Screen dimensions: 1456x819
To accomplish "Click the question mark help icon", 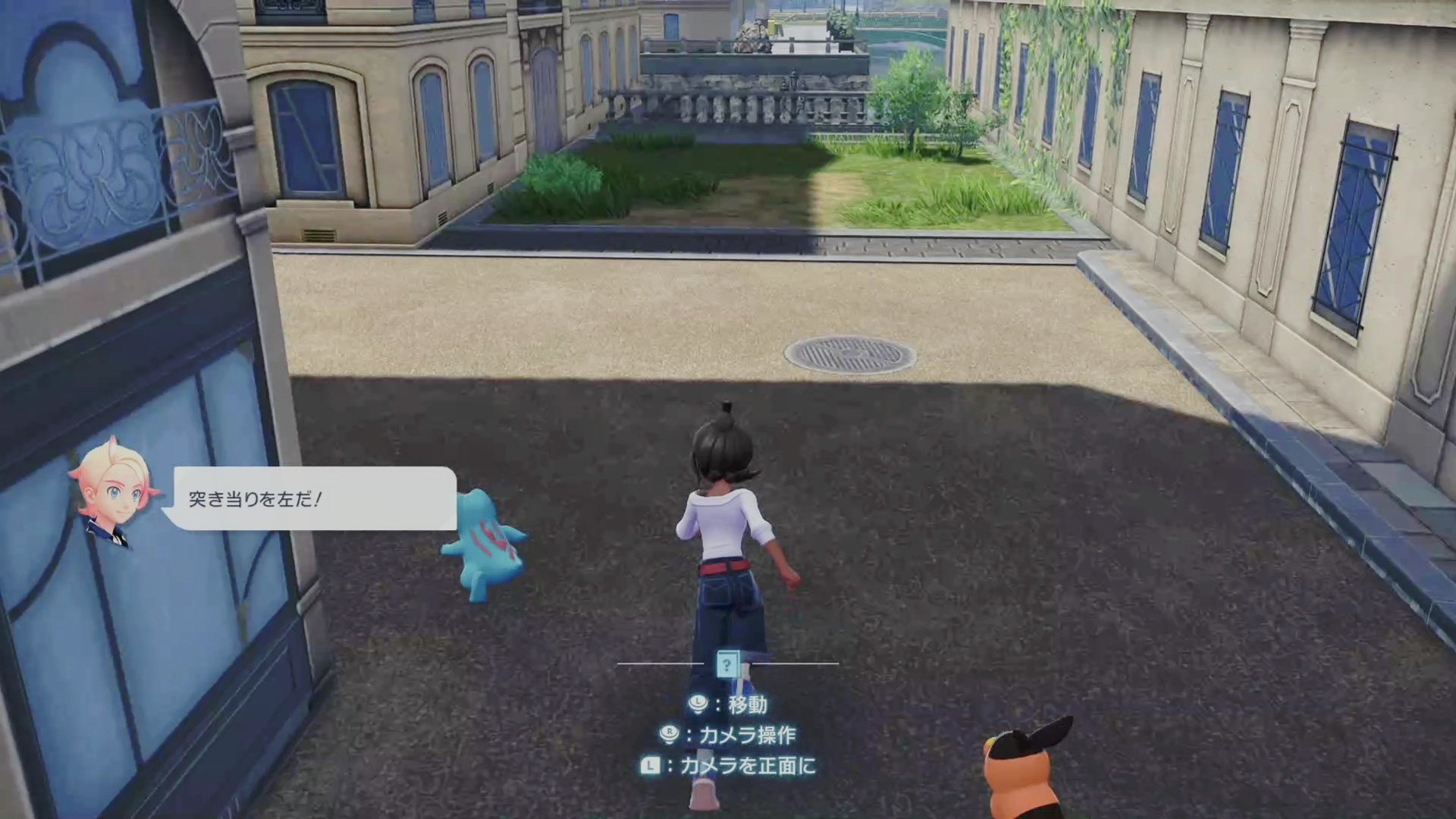I will click(727, 664).
